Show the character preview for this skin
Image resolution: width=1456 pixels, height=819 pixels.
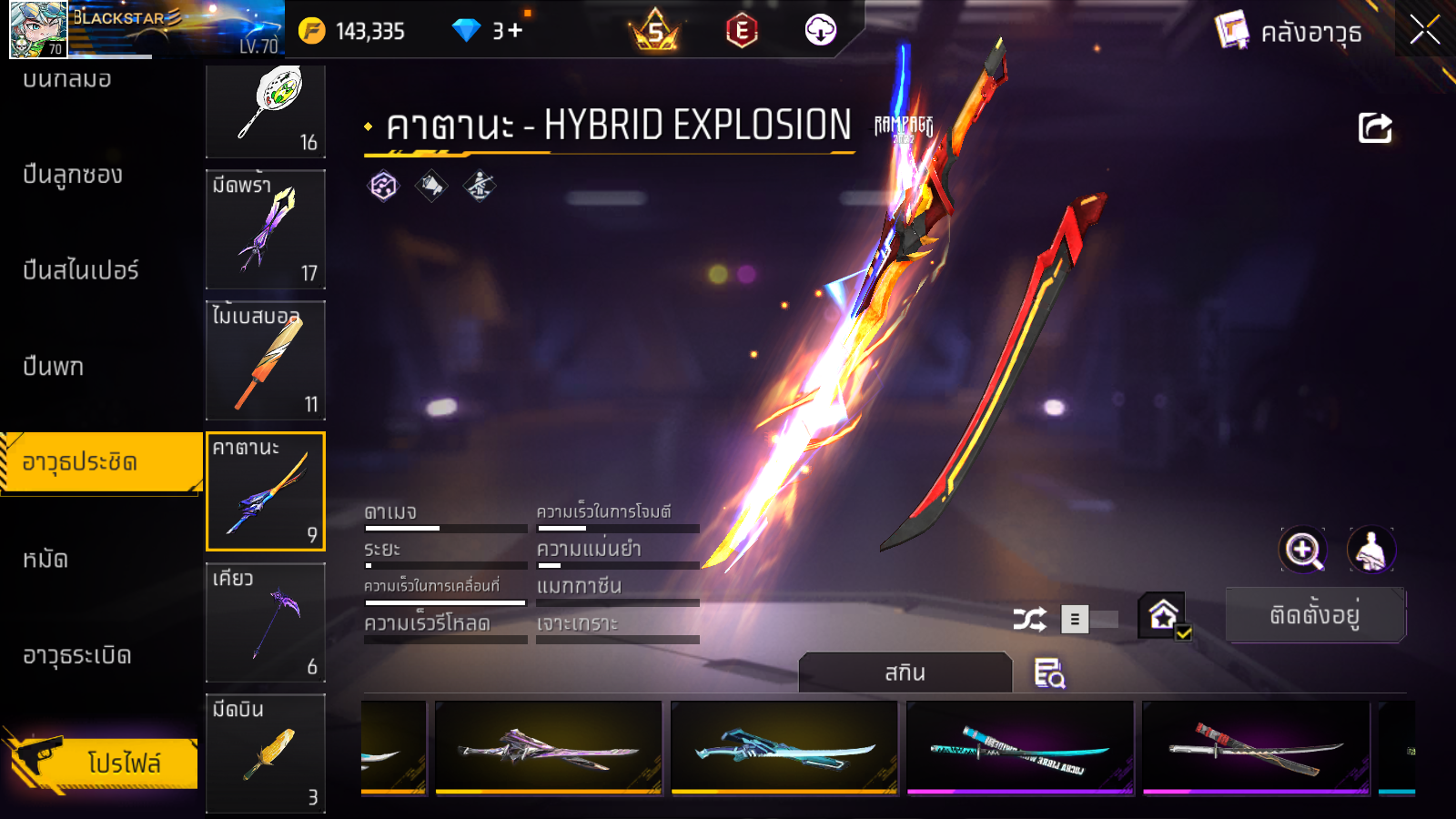pos(1370,550)
